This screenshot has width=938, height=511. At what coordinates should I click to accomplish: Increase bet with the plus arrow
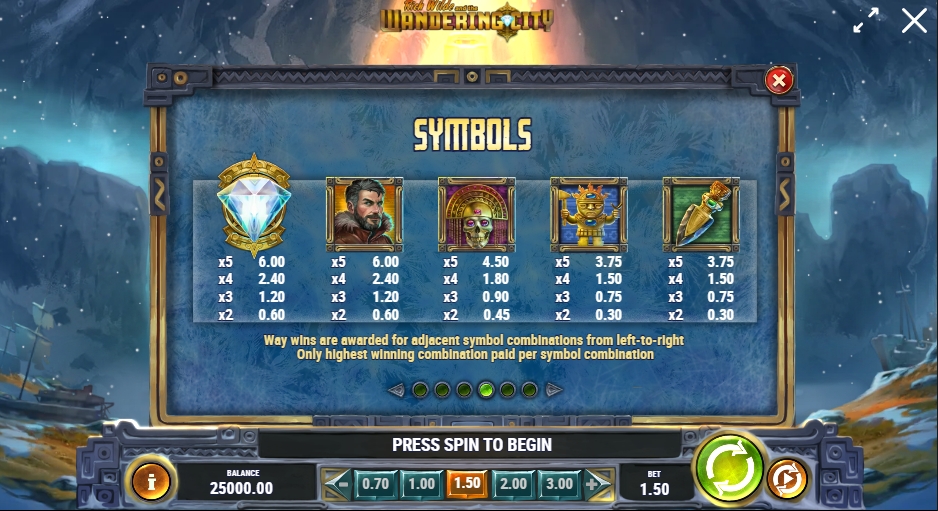point(597,484)
